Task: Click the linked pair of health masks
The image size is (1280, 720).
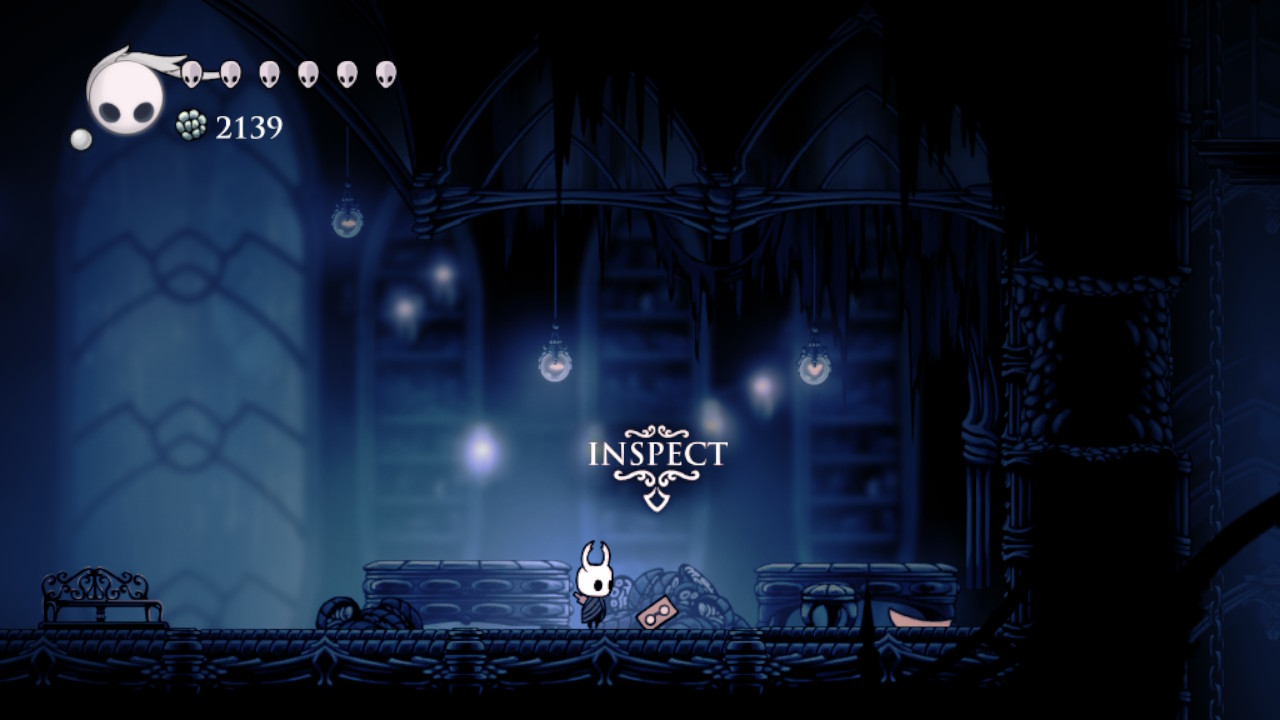Action: 210,74
